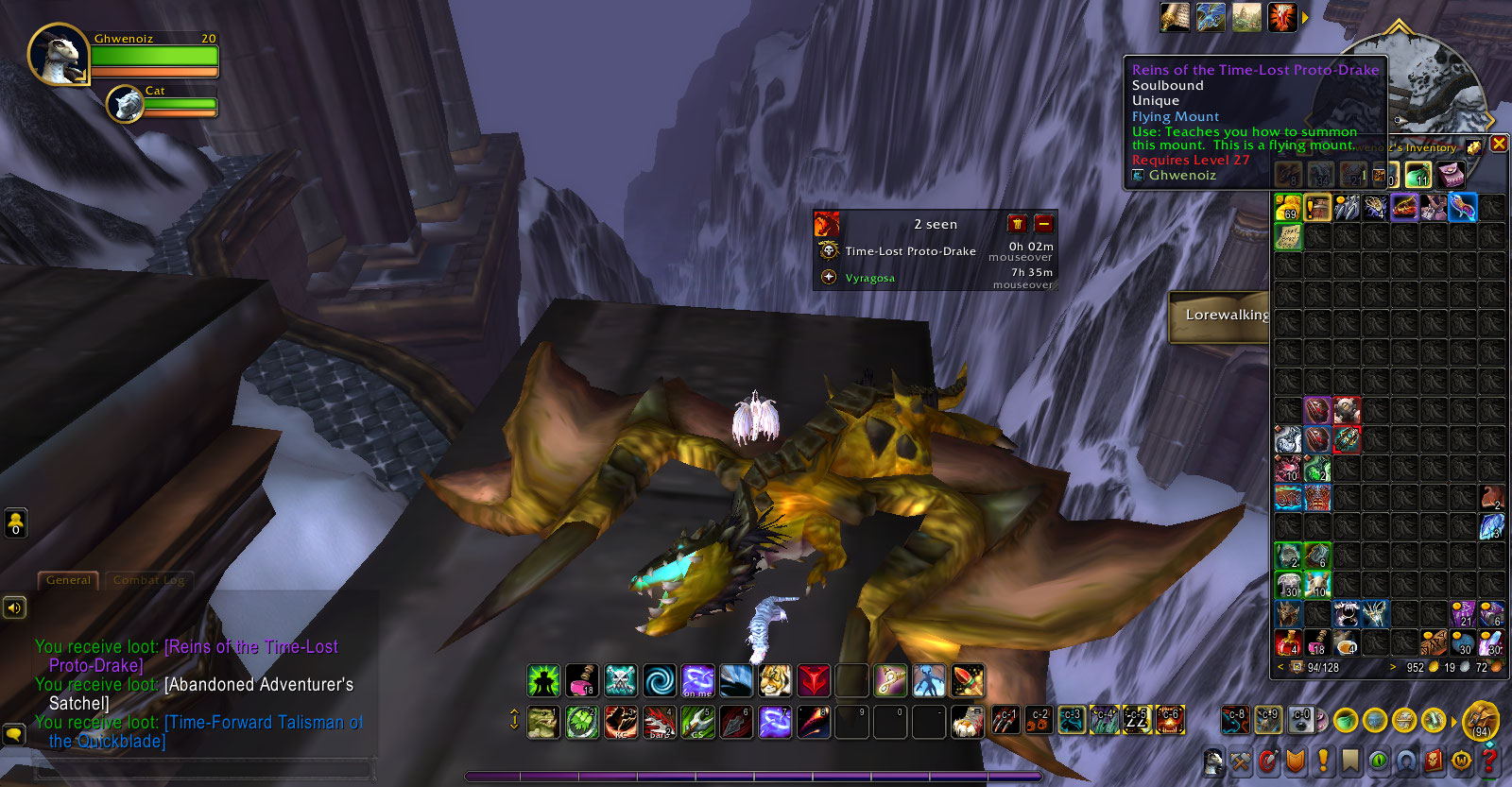Click the Time-Lost Proto-Drake tracker row
The image size is (1512, 787).
pyautogui.click(x=910, y=251)
